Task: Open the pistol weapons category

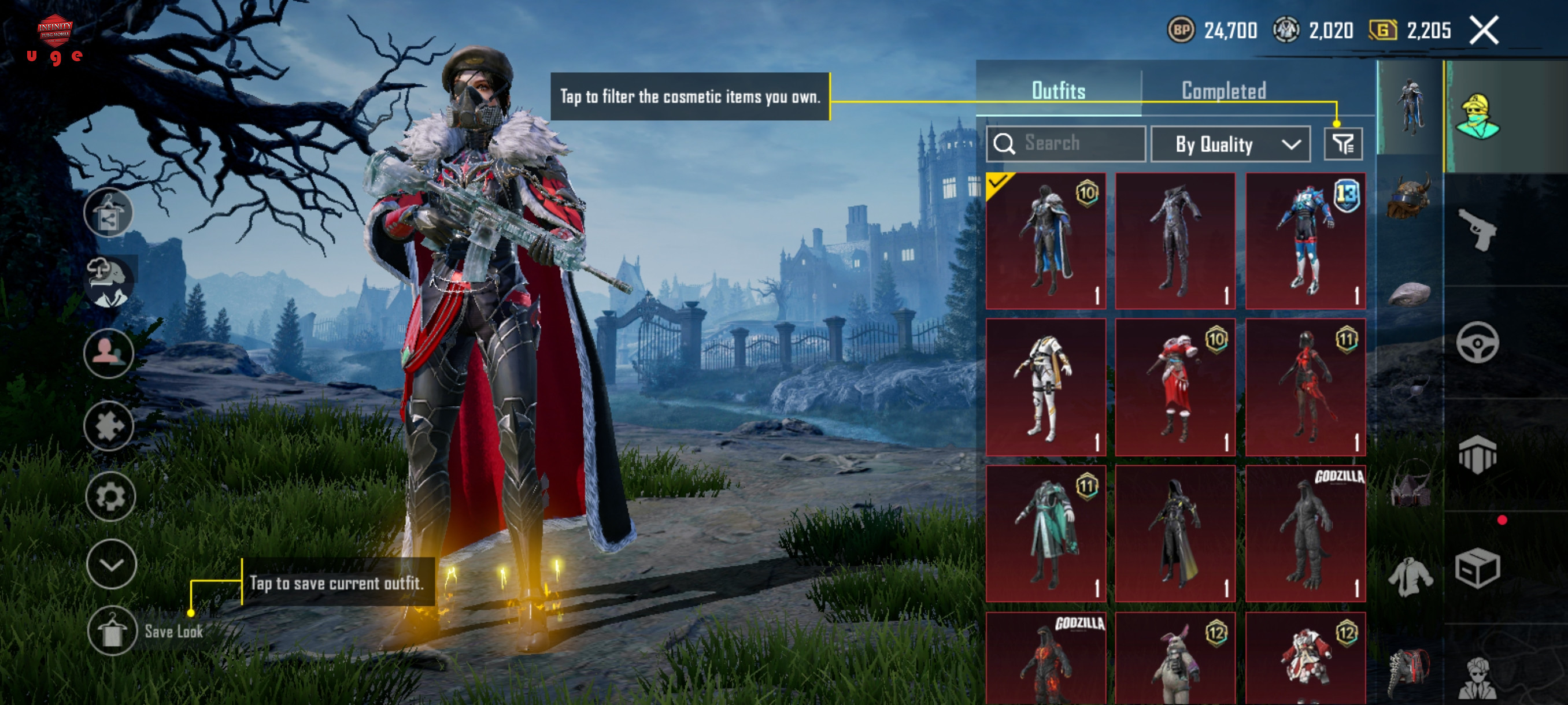Action: [x=1477, y=229]
